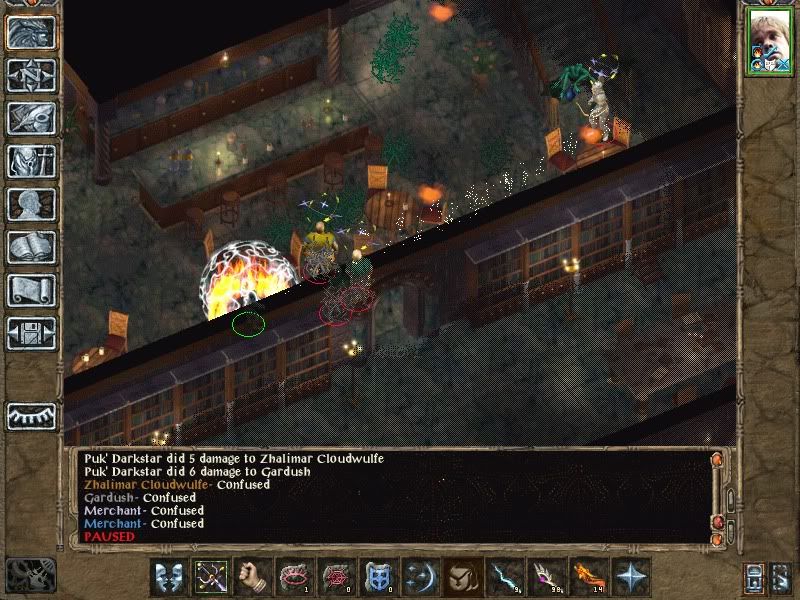Show the character record (bust icon)

click(31, 204)
